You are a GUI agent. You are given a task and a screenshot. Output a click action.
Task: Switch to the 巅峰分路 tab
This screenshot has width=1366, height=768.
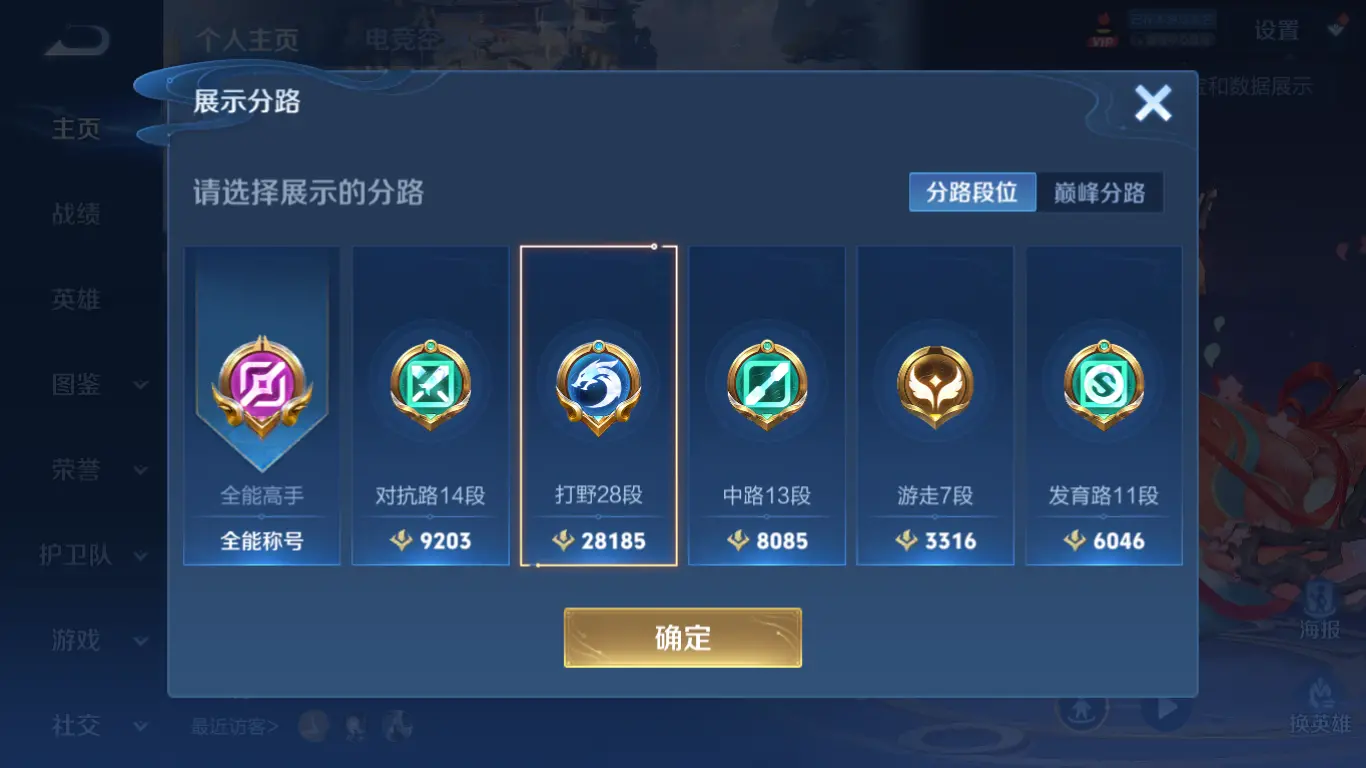1098,192
